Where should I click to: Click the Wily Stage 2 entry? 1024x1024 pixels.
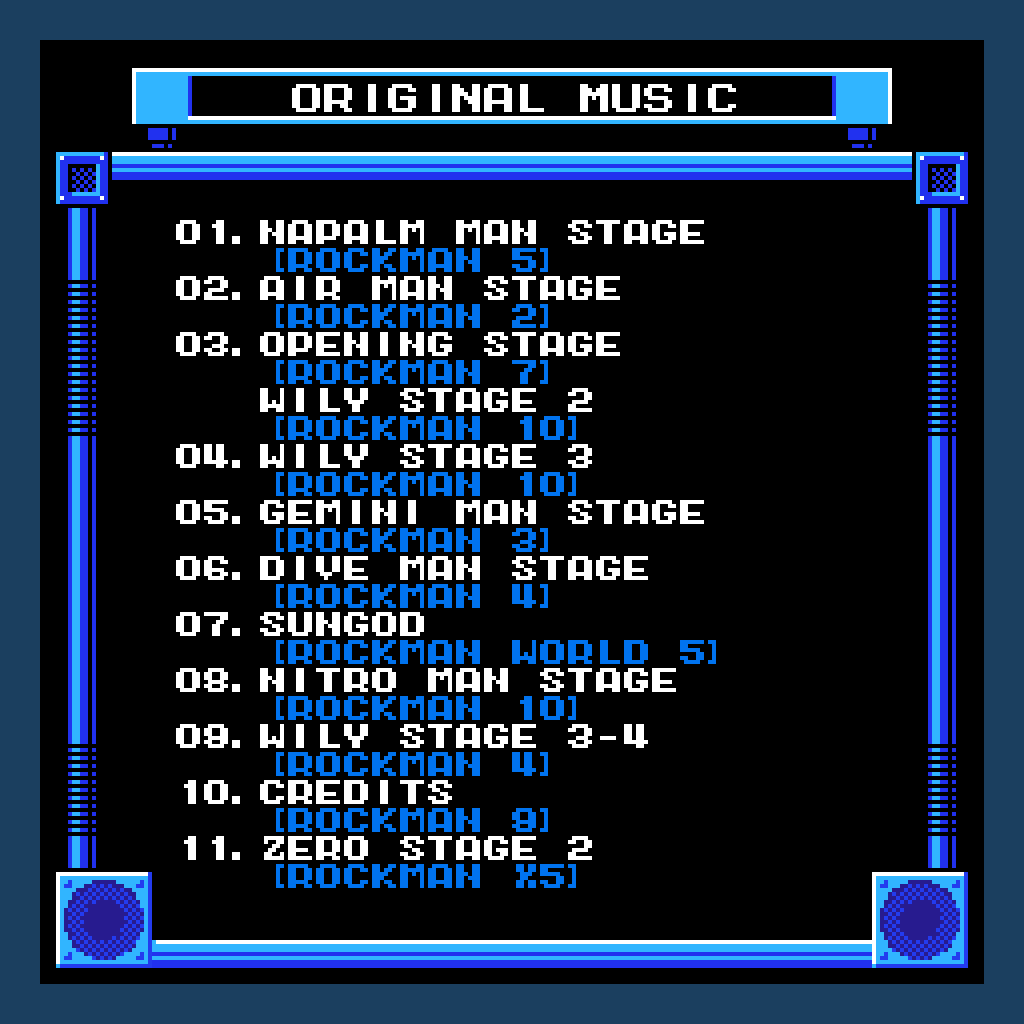[426, 401]
